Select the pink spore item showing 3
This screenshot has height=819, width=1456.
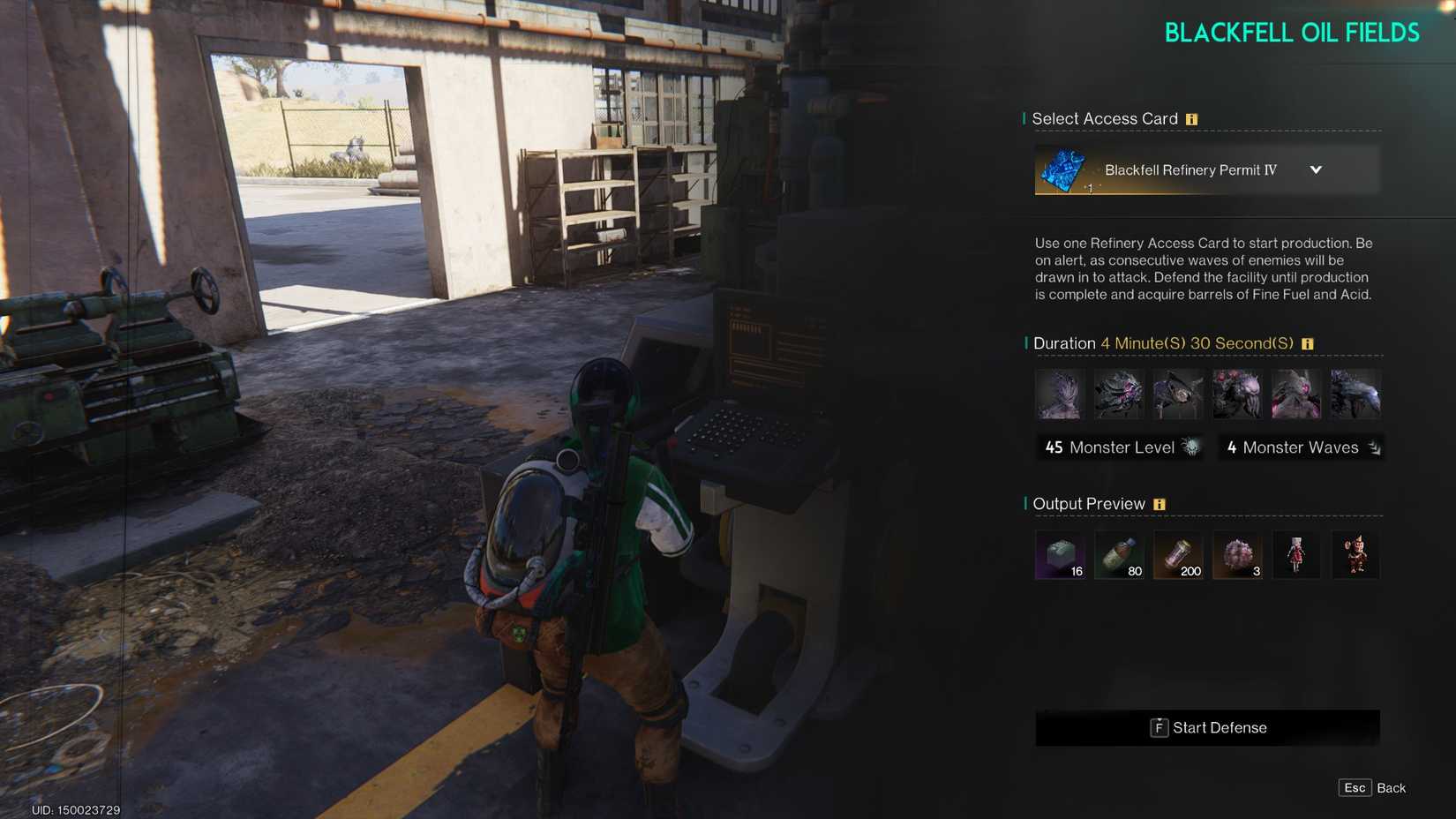pyautogui.click(x=1237, y=555)
